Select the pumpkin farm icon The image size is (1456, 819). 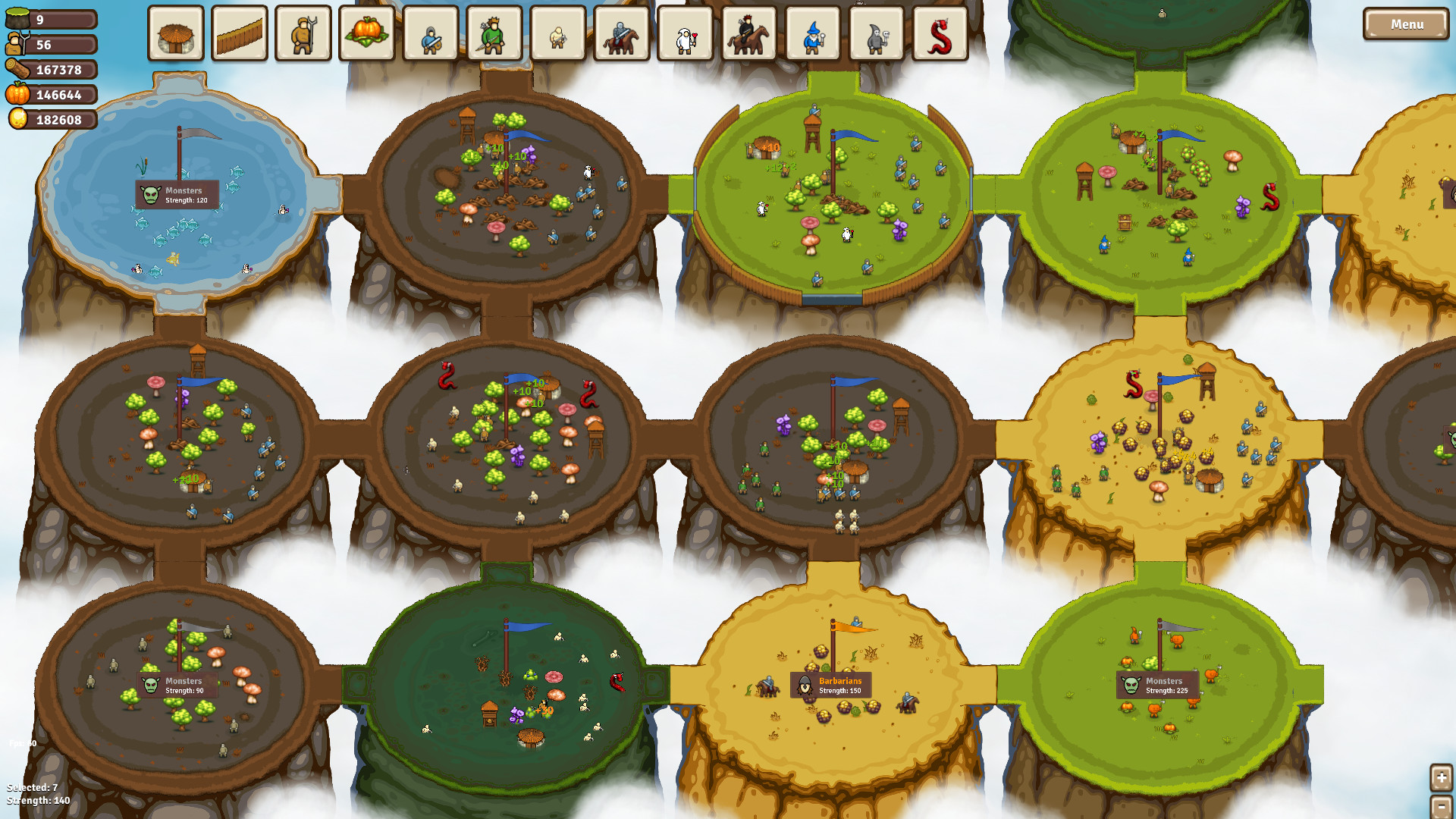(367, 34)
